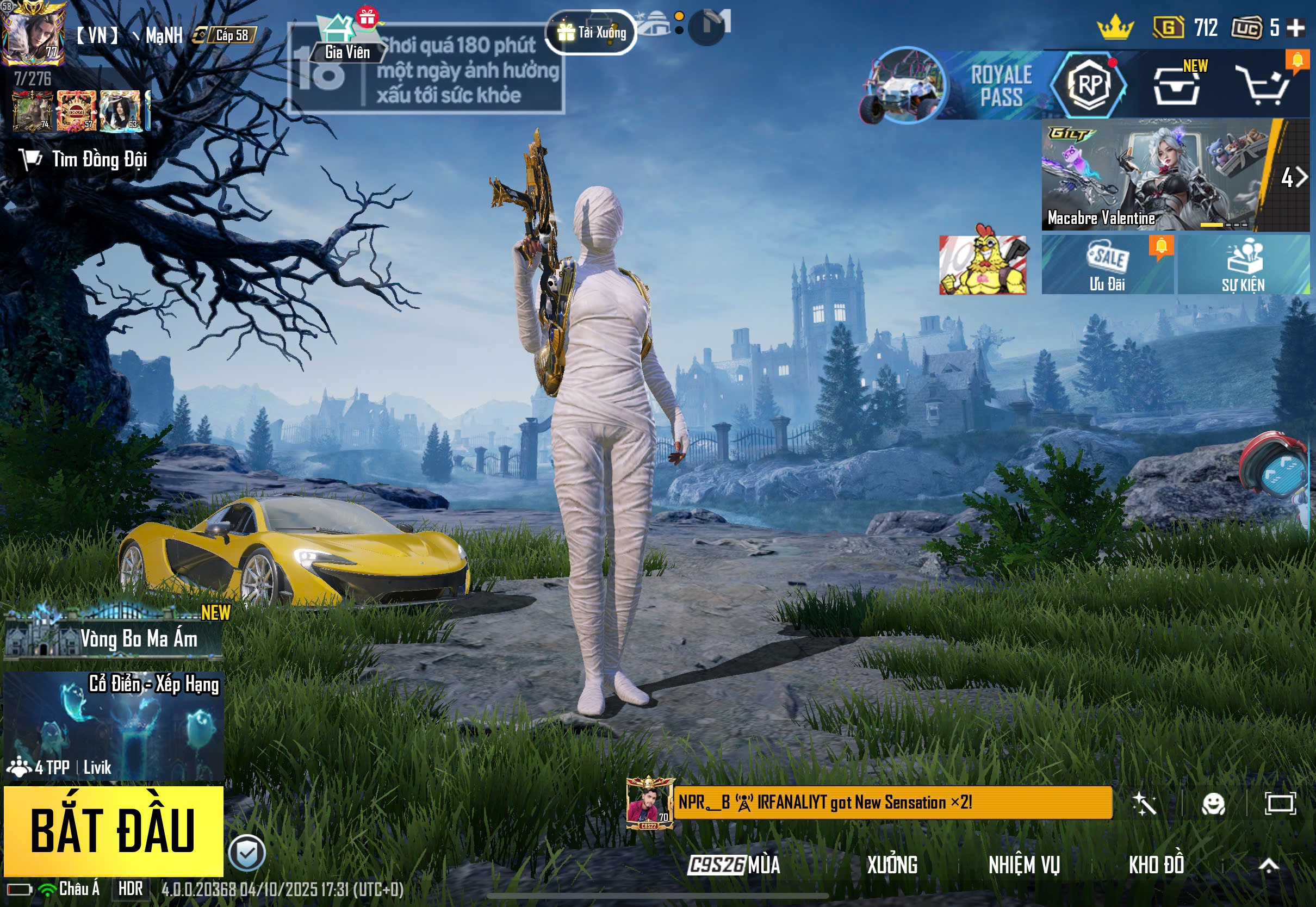Tap the Tải Xuống download button
Image resolution: width=1316 pixels, height=907 pixels.
point(591,33)
